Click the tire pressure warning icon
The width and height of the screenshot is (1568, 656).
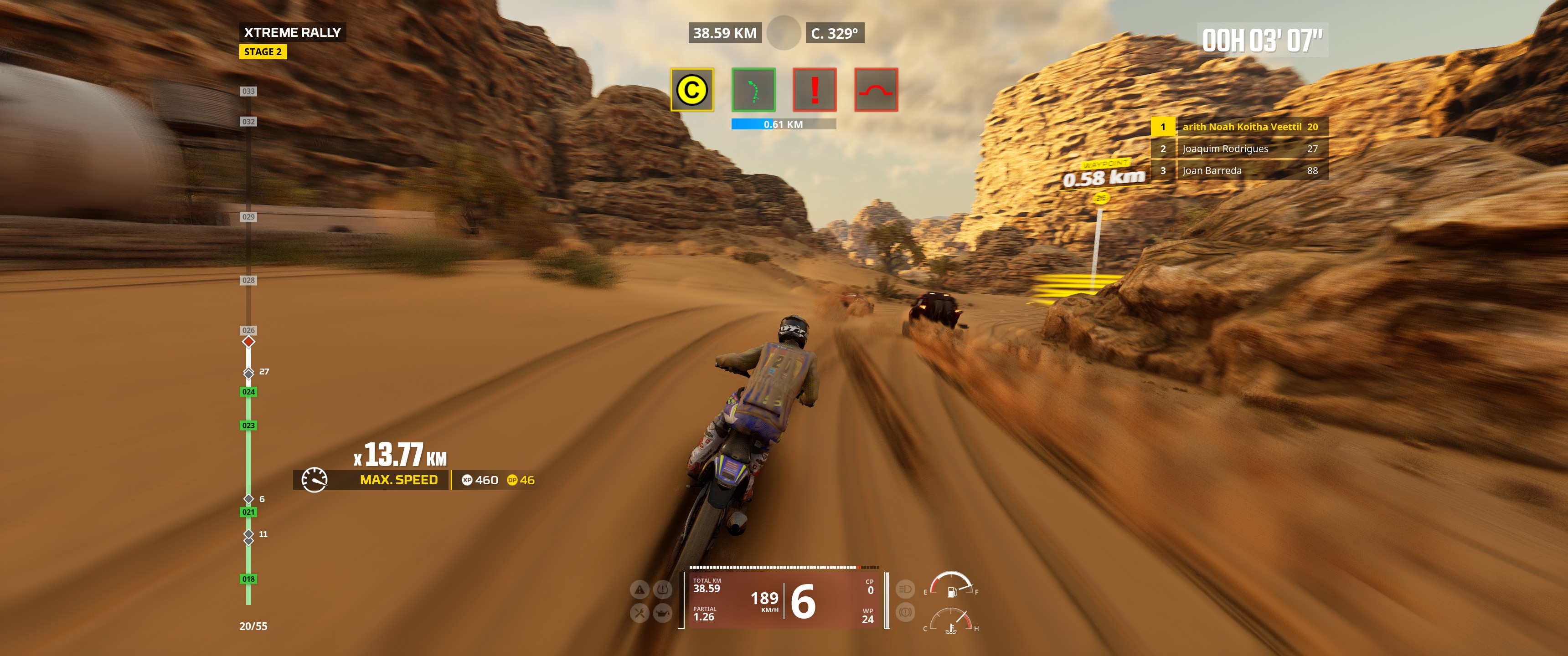click(662, 589)
